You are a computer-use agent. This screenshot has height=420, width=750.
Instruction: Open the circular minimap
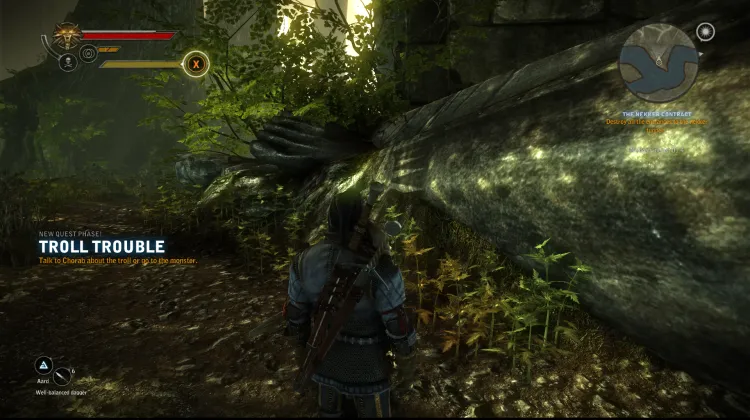click(657, 63)
